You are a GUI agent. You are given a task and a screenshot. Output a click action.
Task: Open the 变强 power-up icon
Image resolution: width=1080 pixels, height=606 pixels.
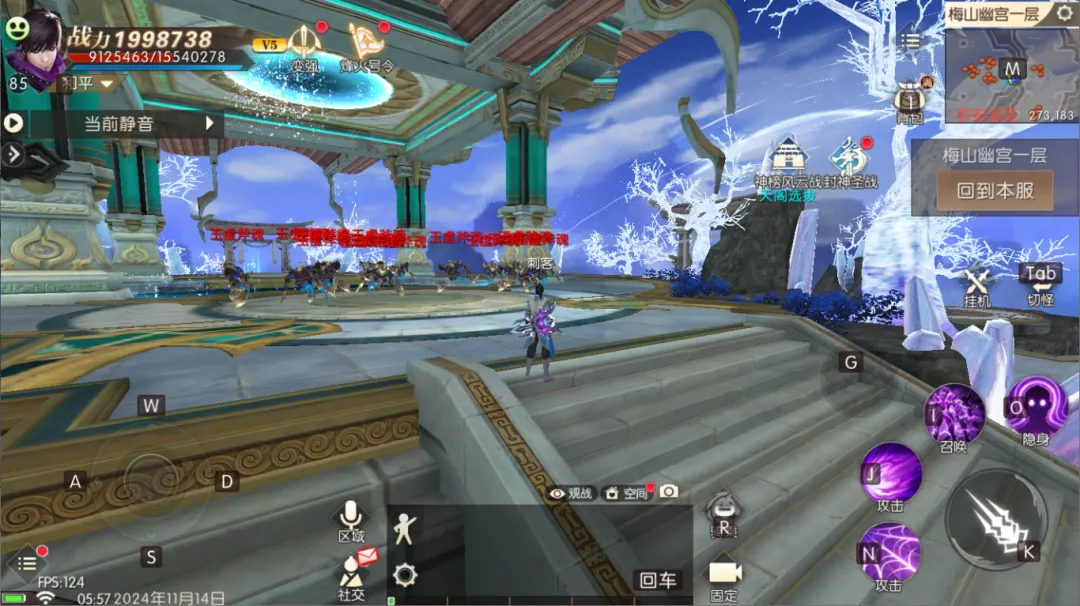304,46
